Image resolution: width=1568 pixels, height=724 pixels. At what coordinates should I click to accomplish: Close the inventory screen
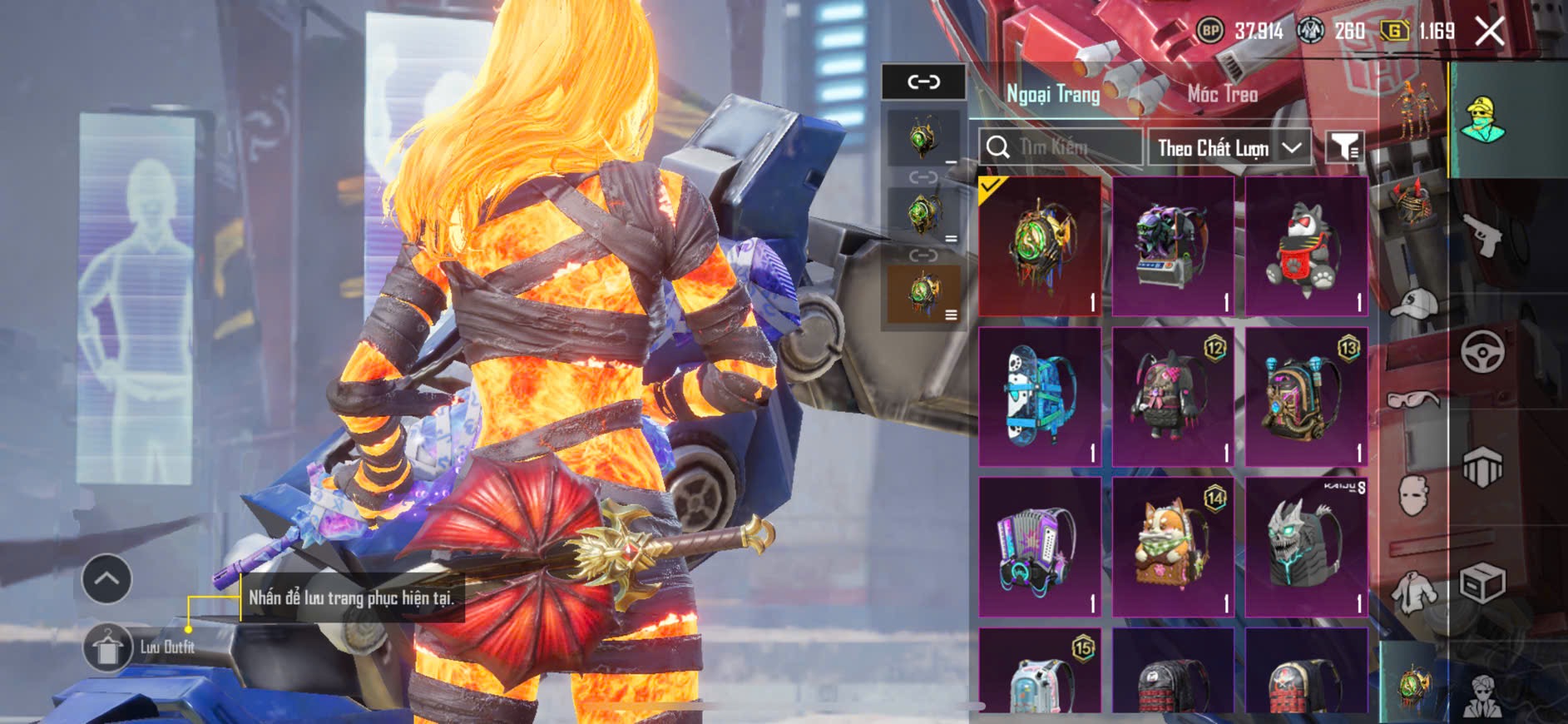(1489, 32)
